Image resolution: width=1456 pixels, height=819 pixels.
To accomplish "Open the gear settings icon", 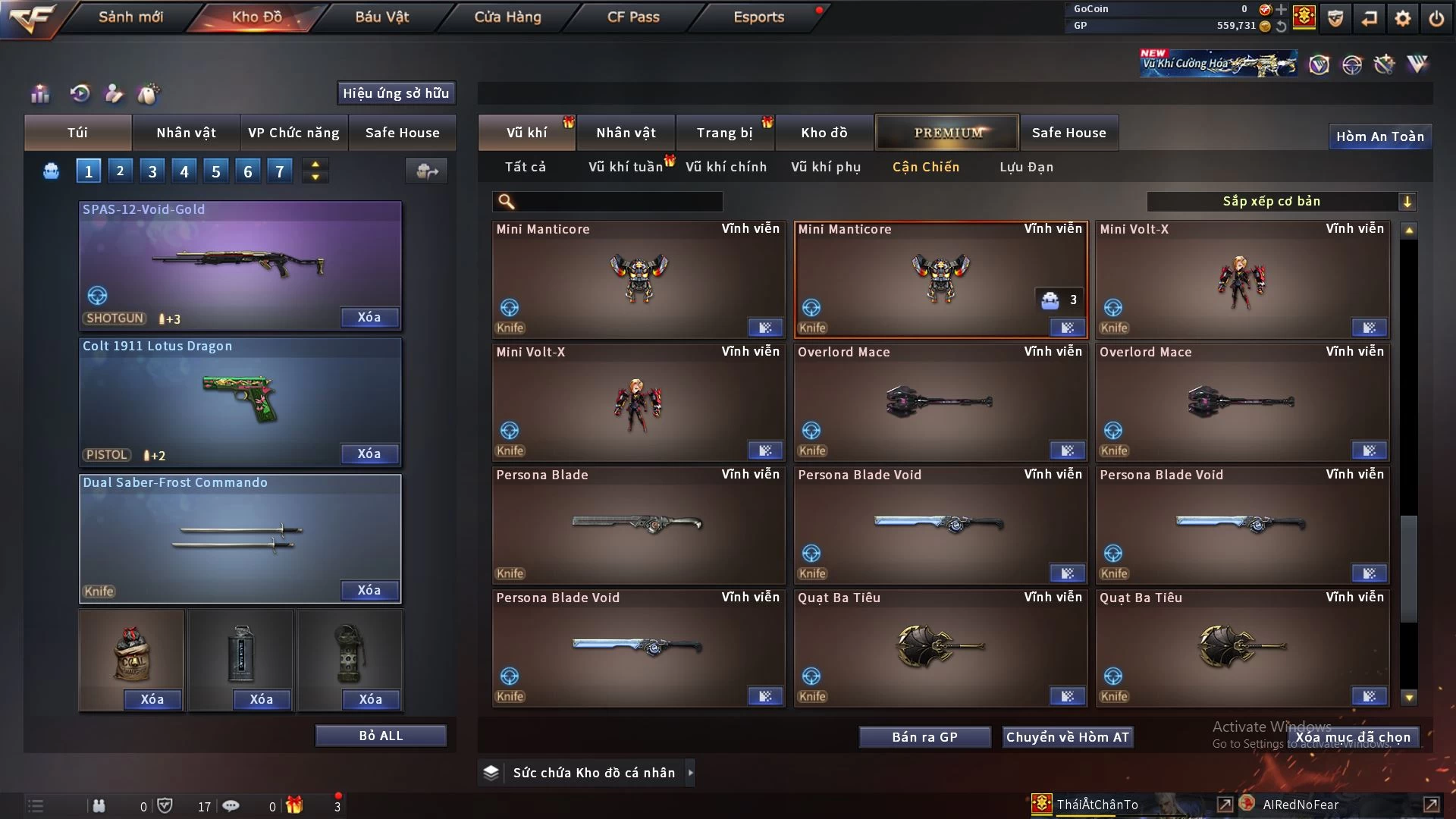I will 1402,18.
